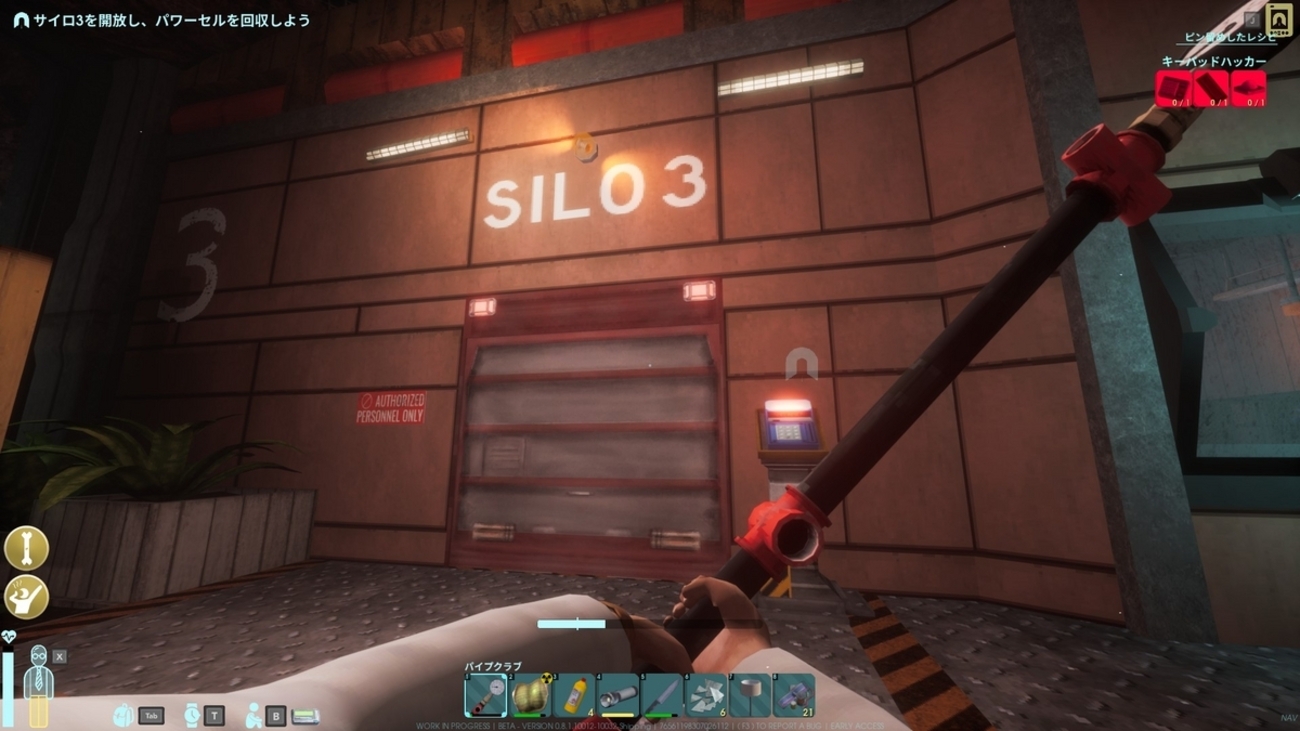Viewport: 1300px width, 731px height.
Task: Select the pipe club hotbar slot
Action: click(485, 695)
